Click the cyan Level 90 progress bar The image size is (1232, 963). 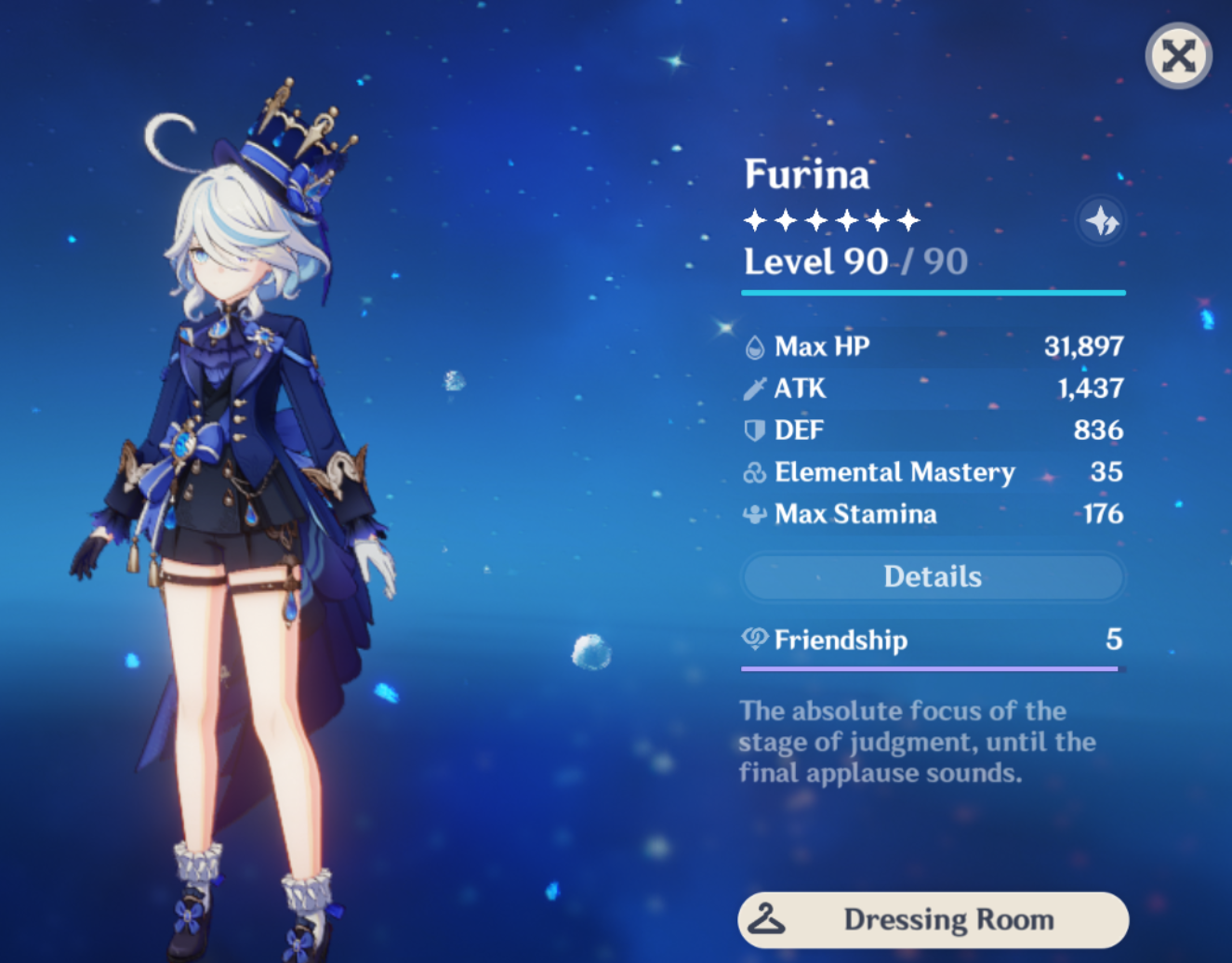point(932,293)
